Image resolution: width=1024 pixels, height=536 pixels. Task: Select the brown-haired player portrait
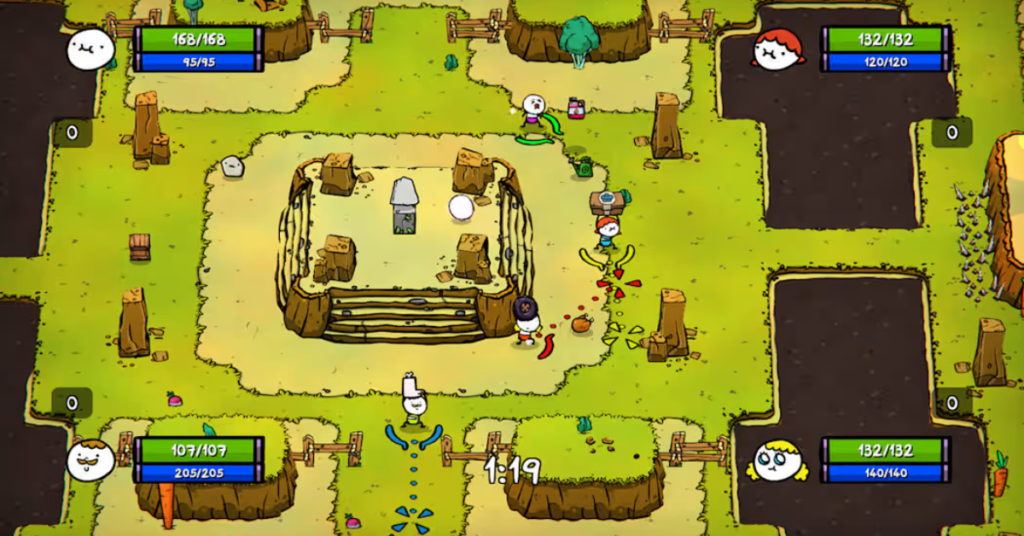[90, 460]
